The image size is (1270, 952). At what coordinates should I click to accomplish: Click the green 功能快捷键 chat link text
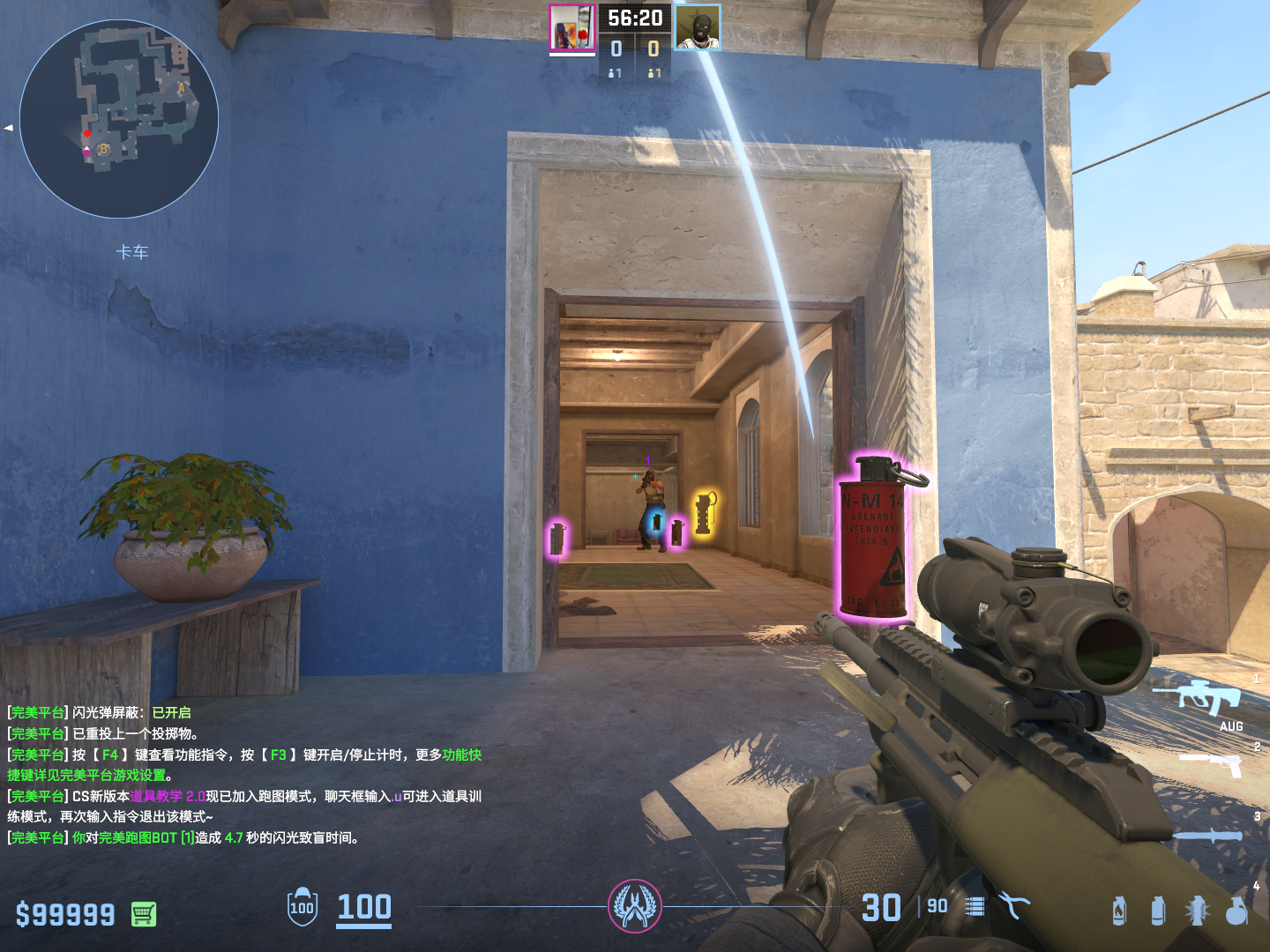pyautogui.click(x=462, y=755)
